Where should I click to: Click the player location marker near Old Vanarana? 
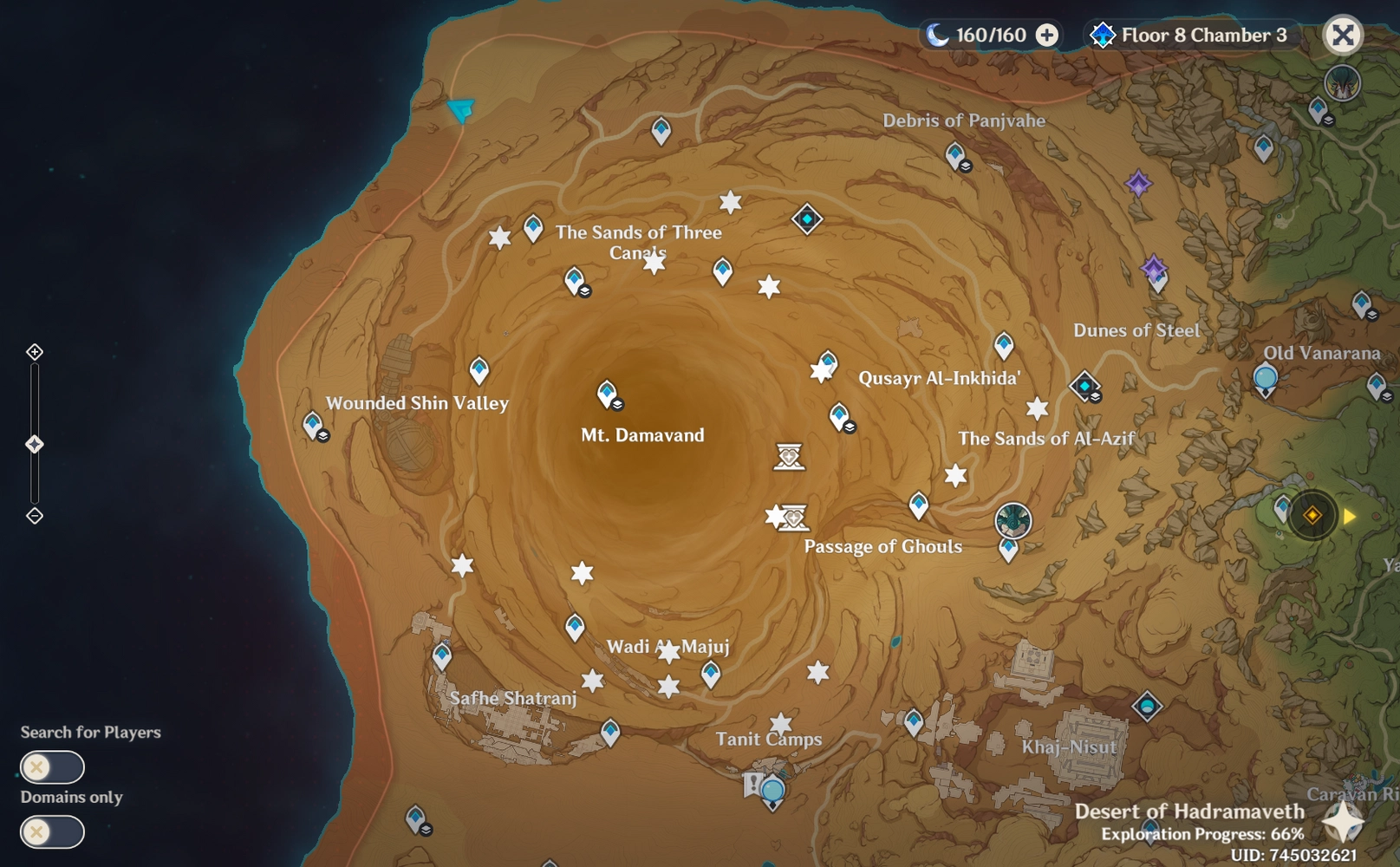tap(1311, 514)
